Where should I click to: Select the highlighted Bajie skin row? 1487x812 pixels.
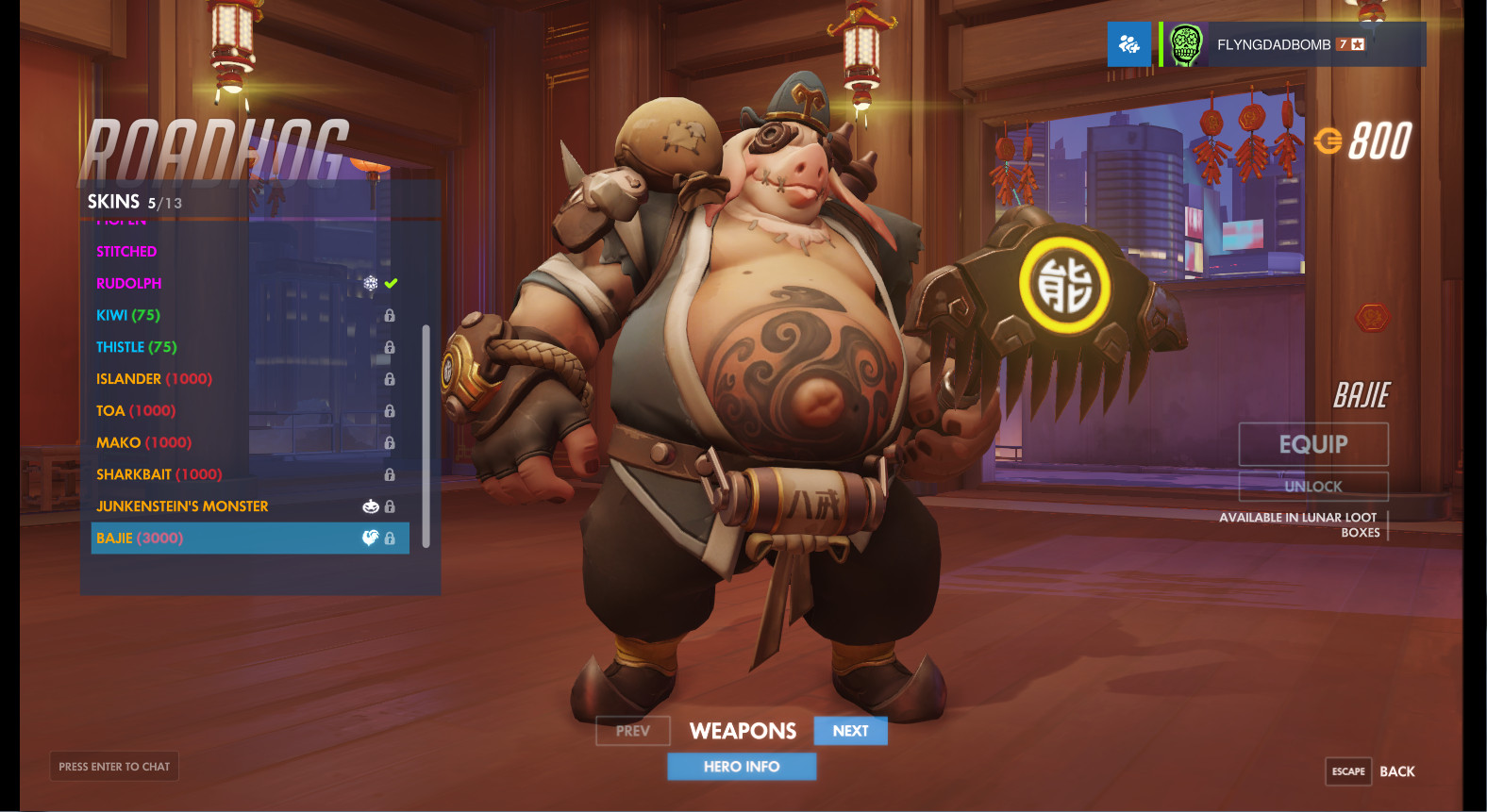(250, 539)
